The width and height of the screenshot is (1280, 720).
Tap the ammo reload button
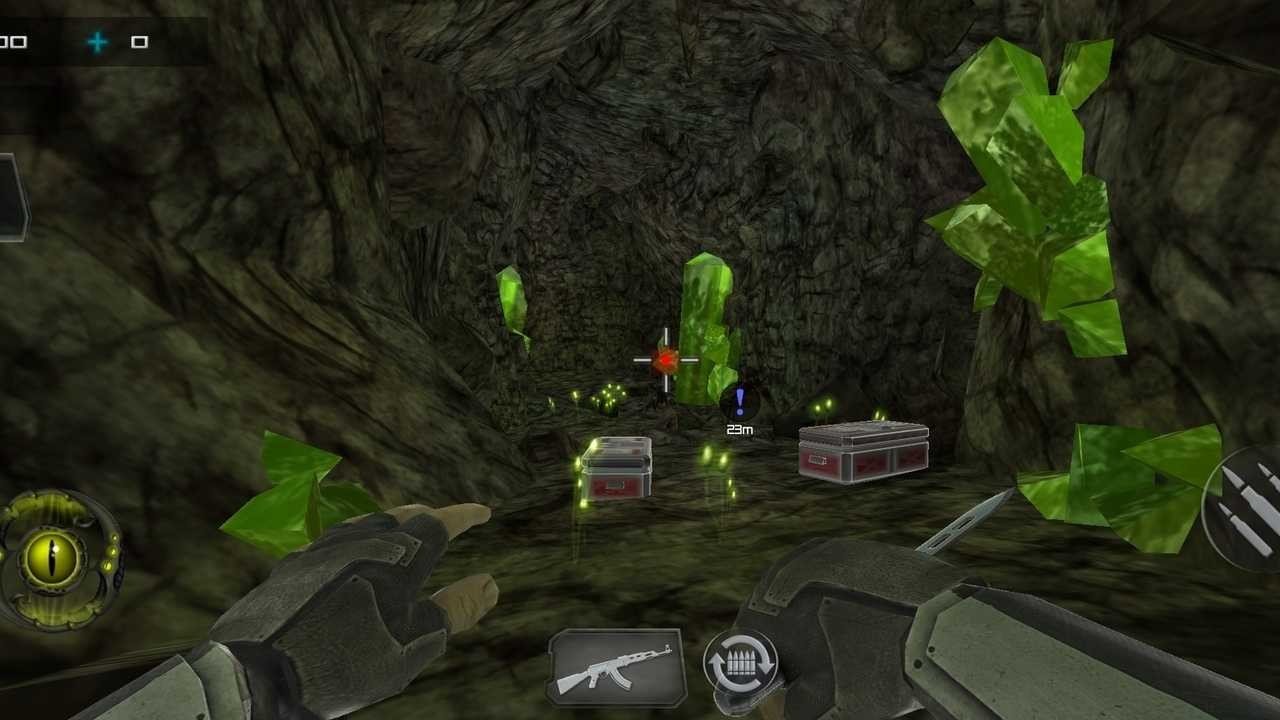(x=740, y=662)
